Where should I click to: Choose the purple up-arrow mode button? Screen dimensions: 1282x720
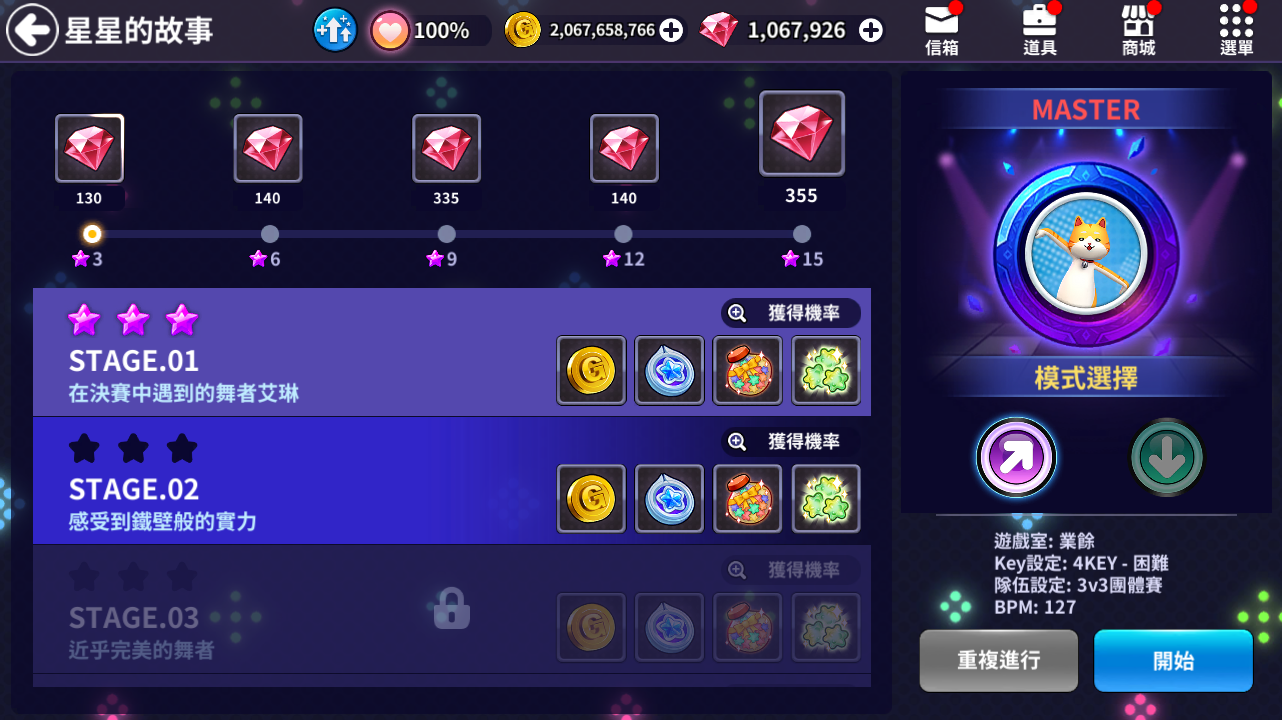1016,457
